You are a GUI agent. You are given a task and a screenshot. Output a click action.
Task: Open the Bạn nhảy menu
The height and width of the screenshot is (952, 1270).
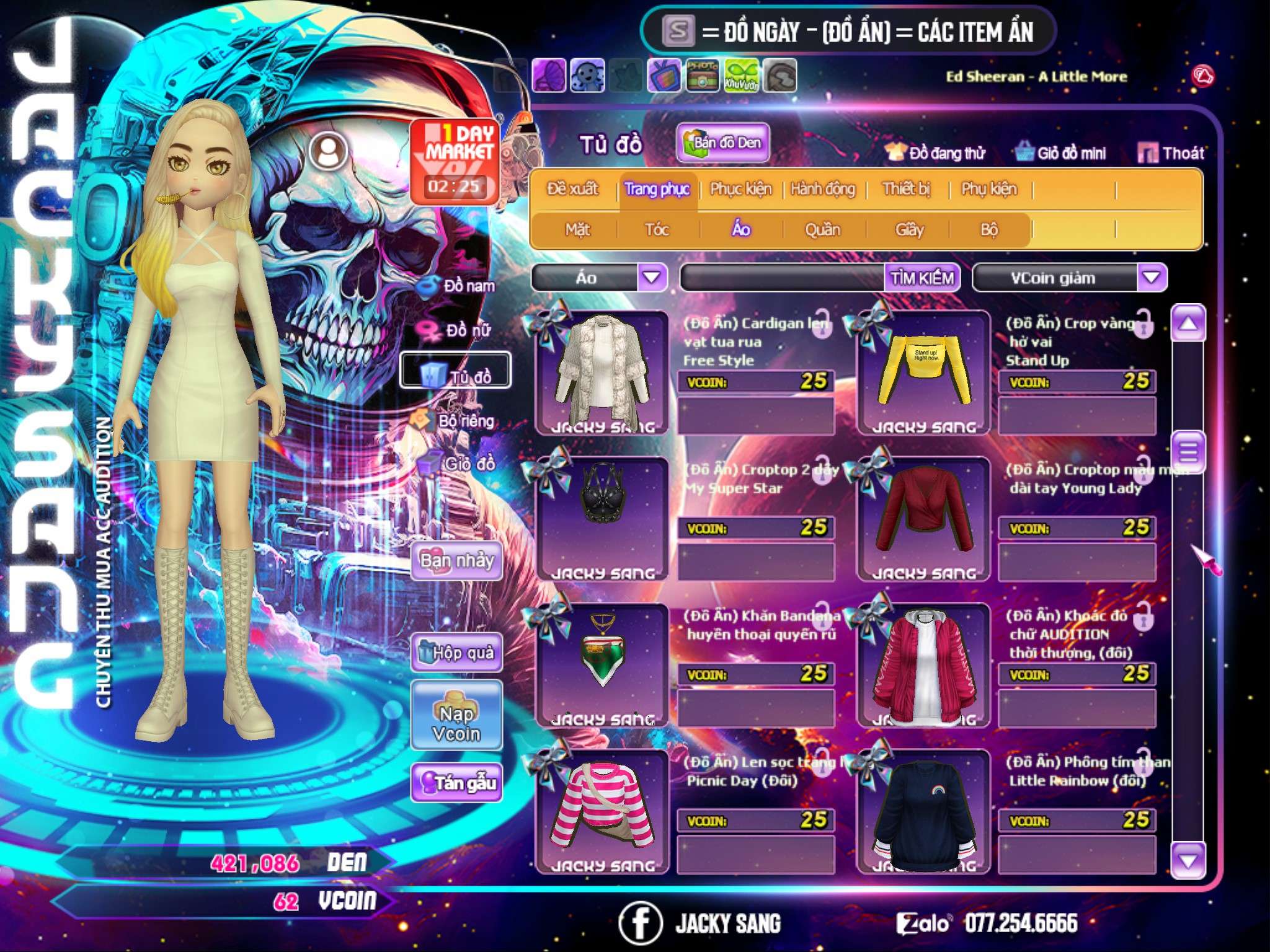456,561
